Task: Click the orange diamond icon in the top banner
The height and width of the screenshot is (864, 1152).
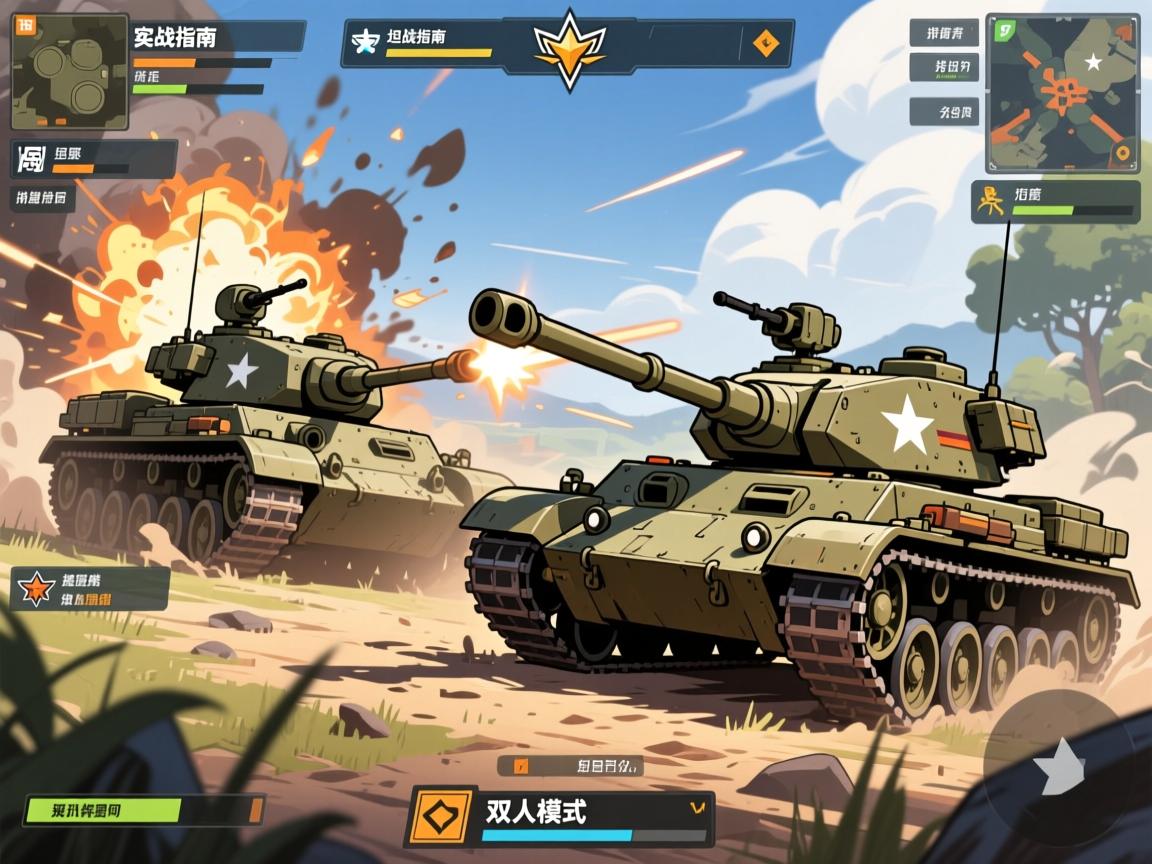Action: [765, 41]
